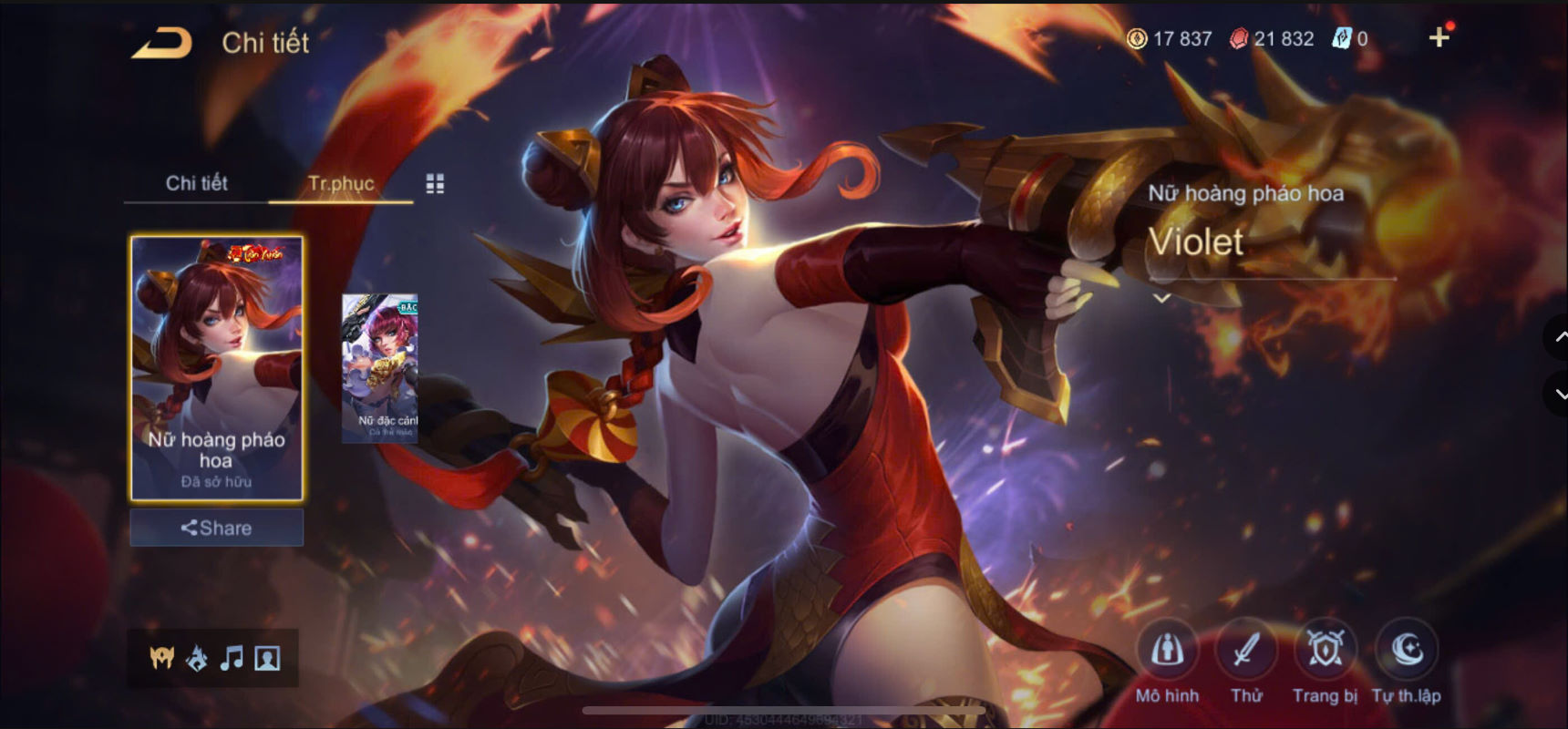This screenshot has height=729, width=1568.
Task: Open the Mô hình (model view) icon
Action: pos(1168,649)
